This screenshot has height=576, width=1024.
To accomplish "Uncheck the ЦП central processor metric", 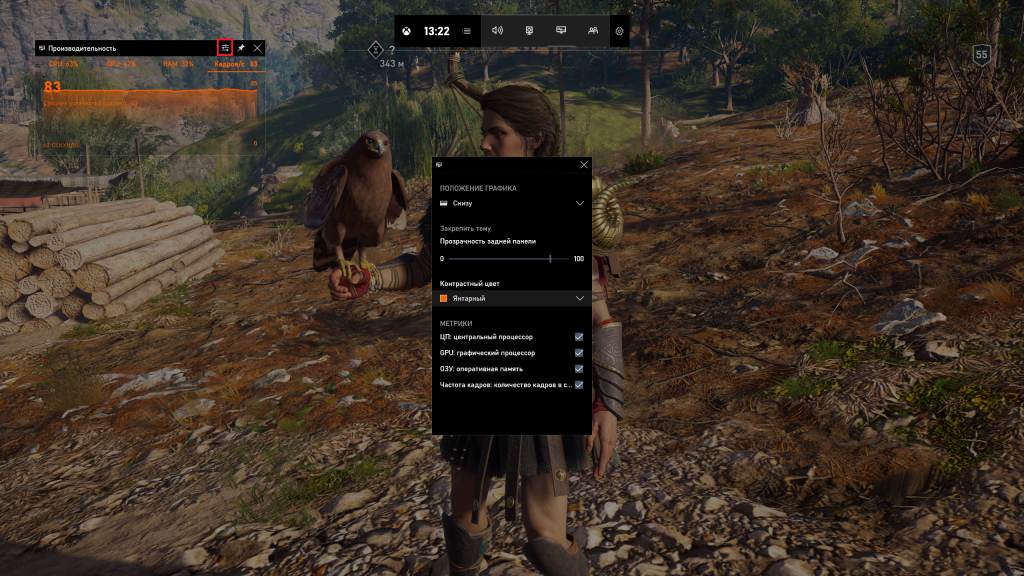I will [579, 337].
